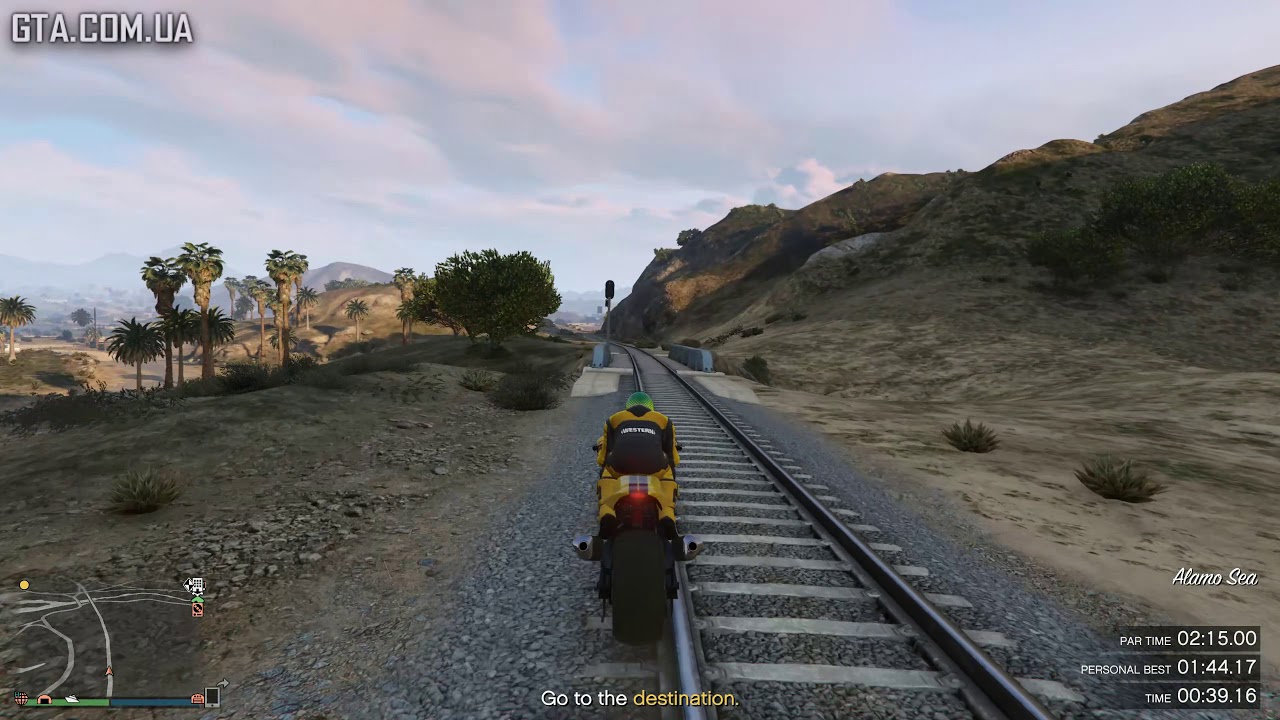Click the orange garage blip on minimap
This screenshot has width=1280, height=720.
[198, 697]
